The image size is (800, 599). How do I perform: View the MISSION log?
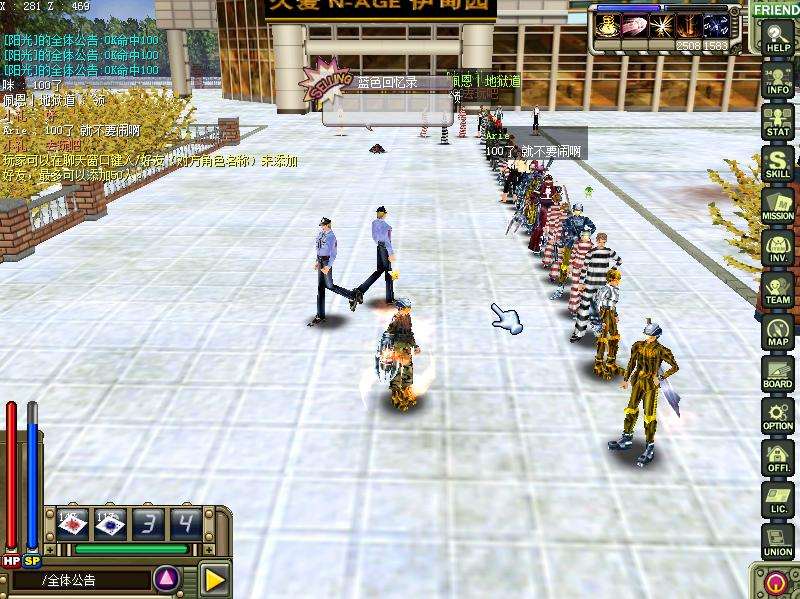tap(777, 205)
